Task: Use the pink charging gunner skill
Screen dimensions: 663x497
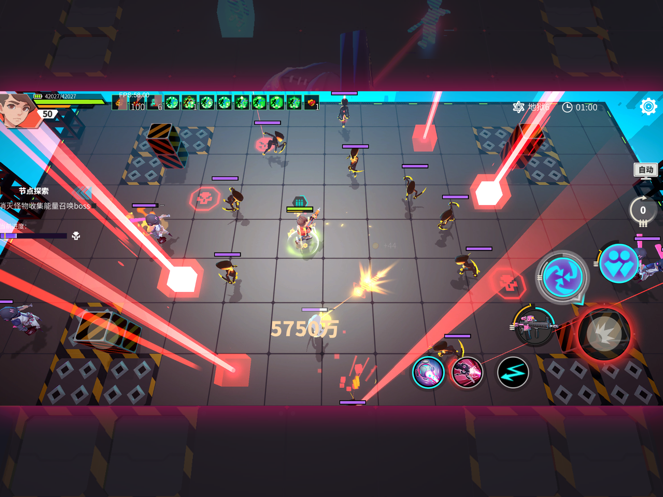Action: (467, 372)
